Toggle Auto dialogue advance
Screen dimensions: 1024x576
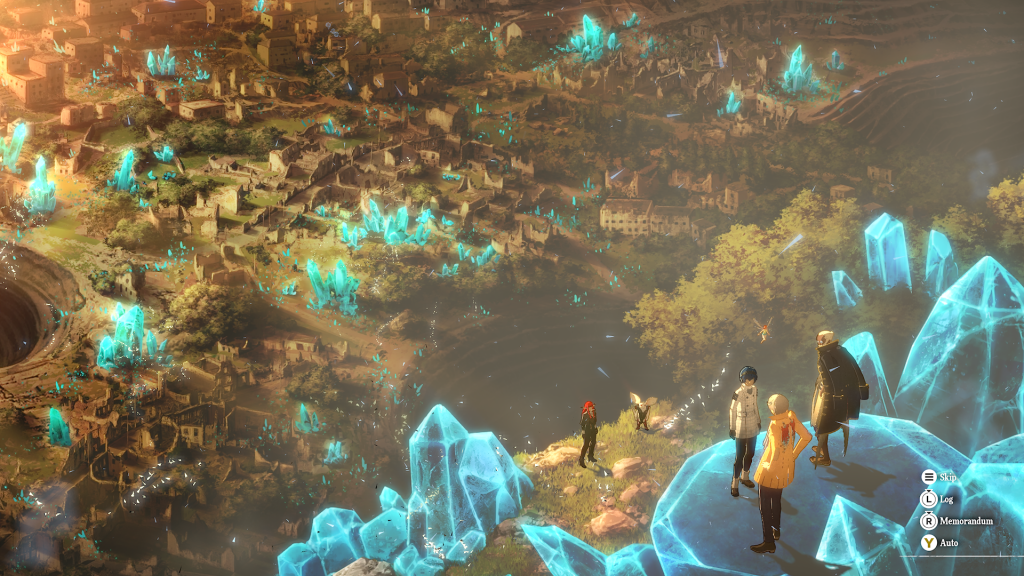point(939,543)
